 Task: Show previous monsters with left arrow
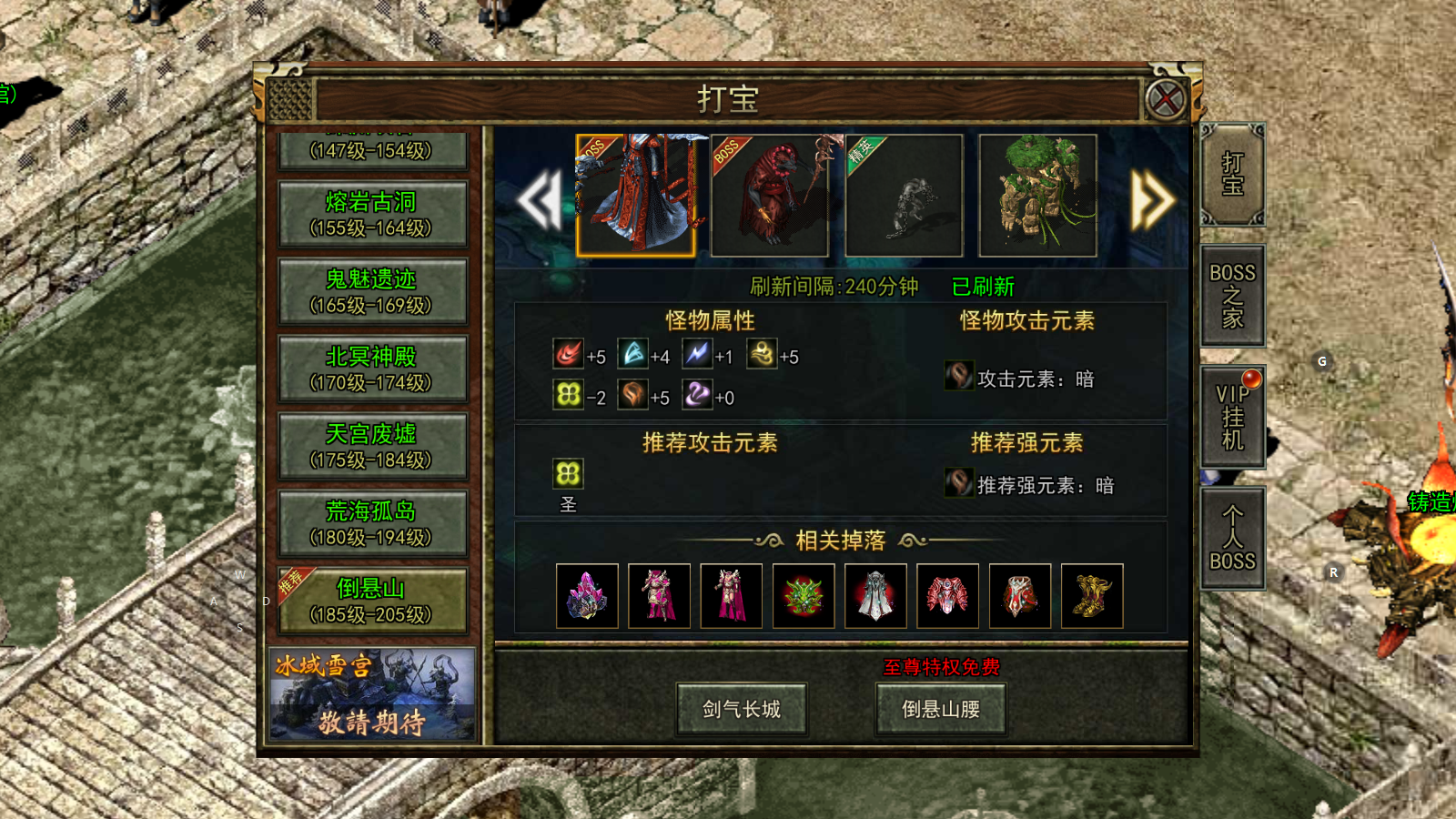pos(540,199)
